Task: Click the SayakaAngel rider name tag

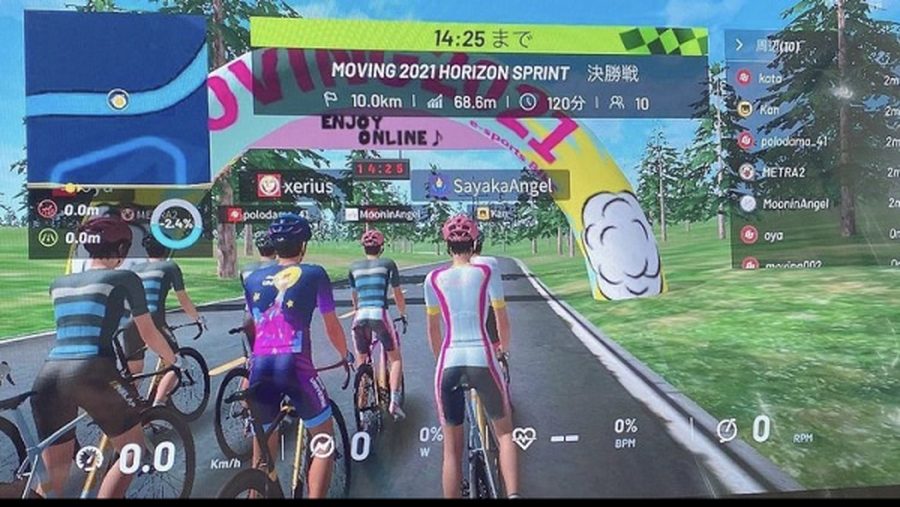Action: pos(489,185)
